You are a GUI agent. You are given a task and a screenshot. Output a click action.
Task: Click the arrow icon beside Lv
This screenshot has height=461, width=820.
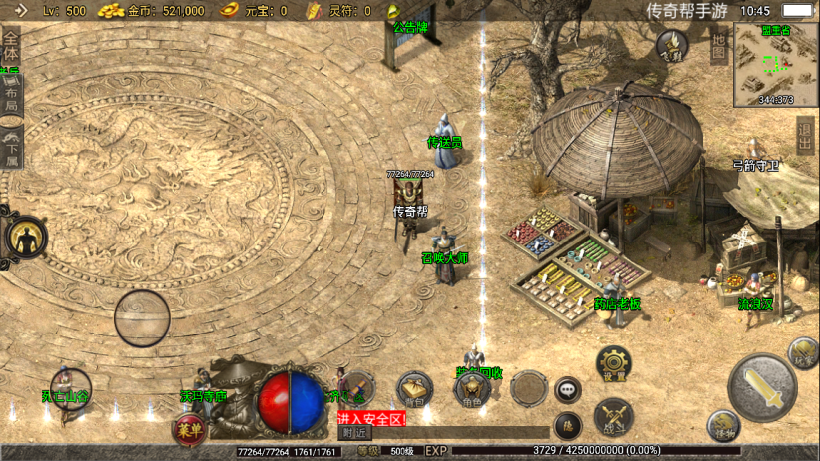click(19, 11)
